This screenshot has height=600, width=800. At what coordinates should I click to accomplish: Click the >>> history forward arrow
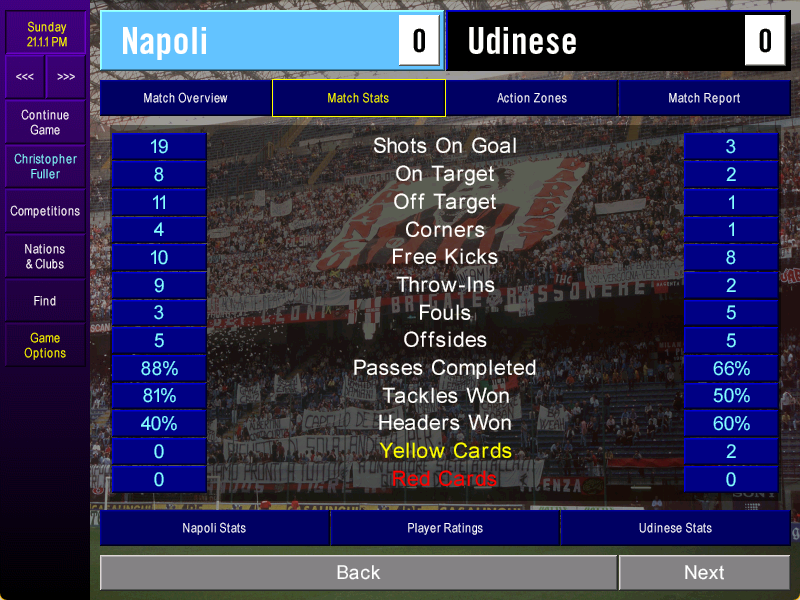coord(66,77)
